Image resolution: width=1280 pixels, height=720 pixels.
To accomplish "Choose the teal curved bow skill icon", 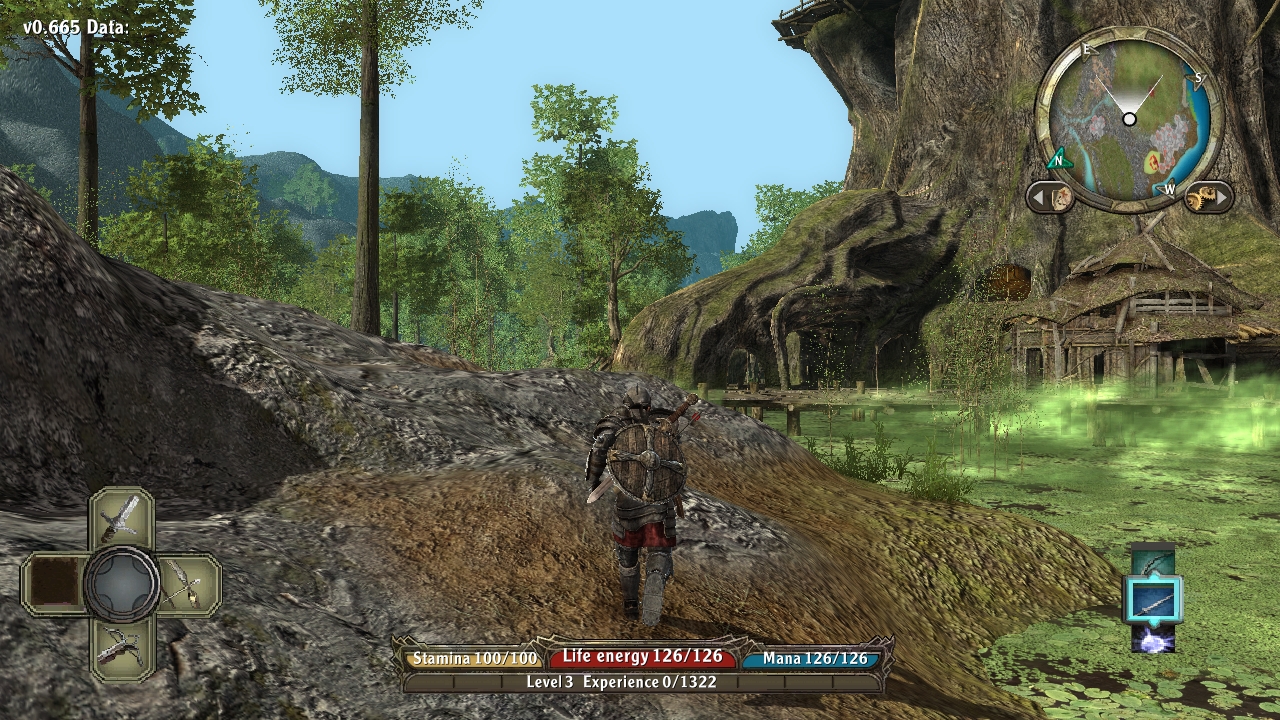I will 1152,561.
